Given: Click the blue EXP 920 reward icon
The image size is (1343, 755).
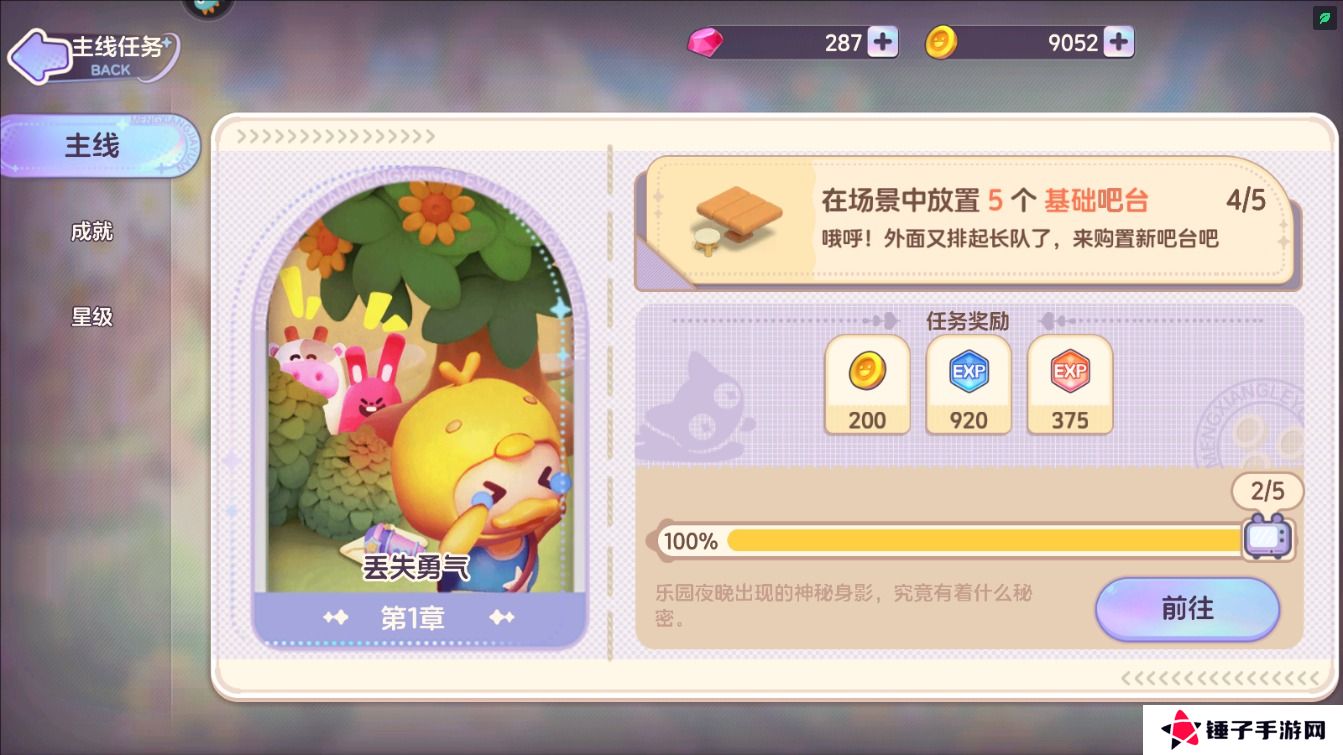Looking at the screenshot, I should (968, 383).
